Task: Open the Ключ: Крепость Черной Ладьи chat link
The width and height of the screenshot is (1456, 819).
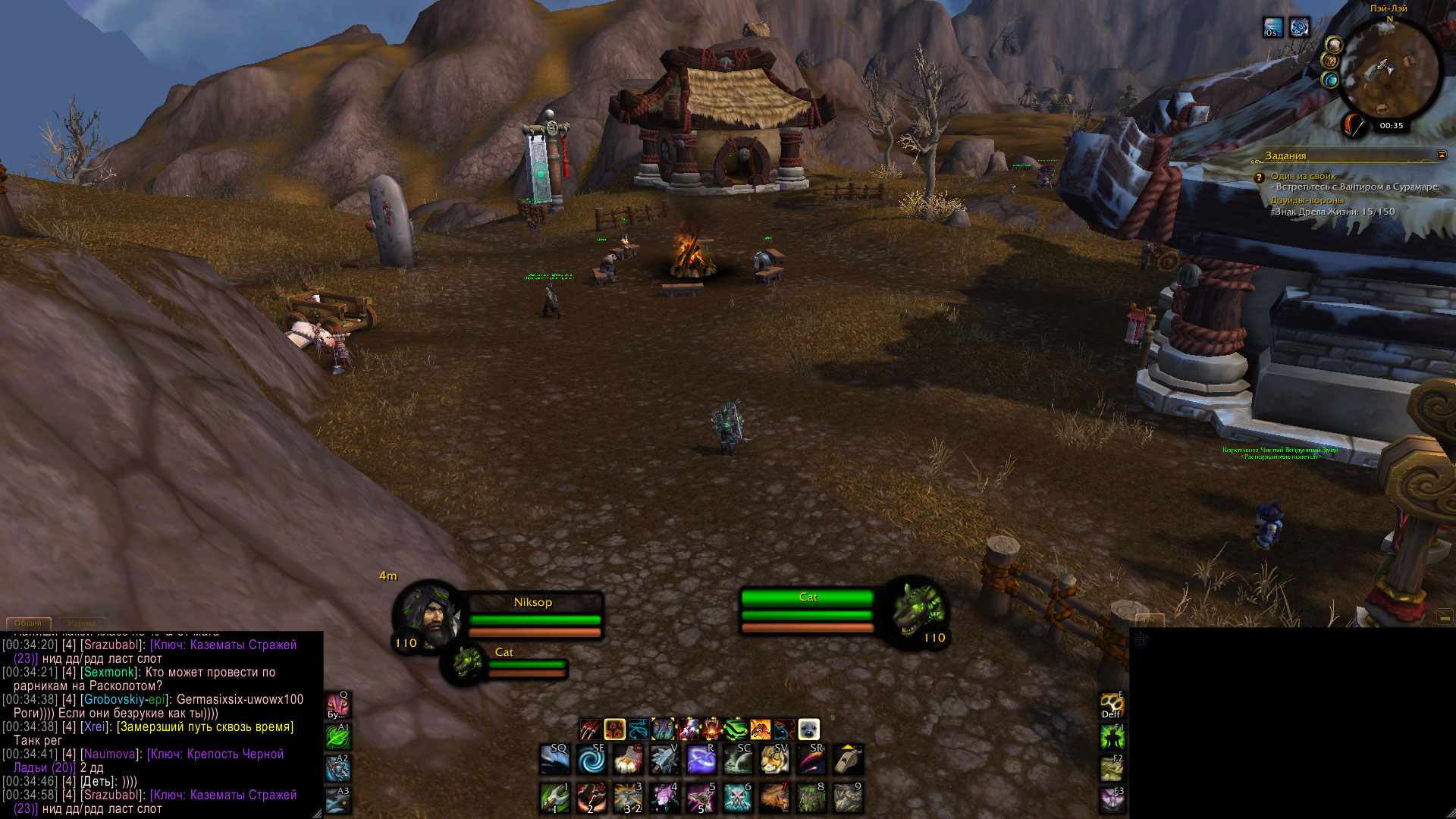Action: coord(215,754)
